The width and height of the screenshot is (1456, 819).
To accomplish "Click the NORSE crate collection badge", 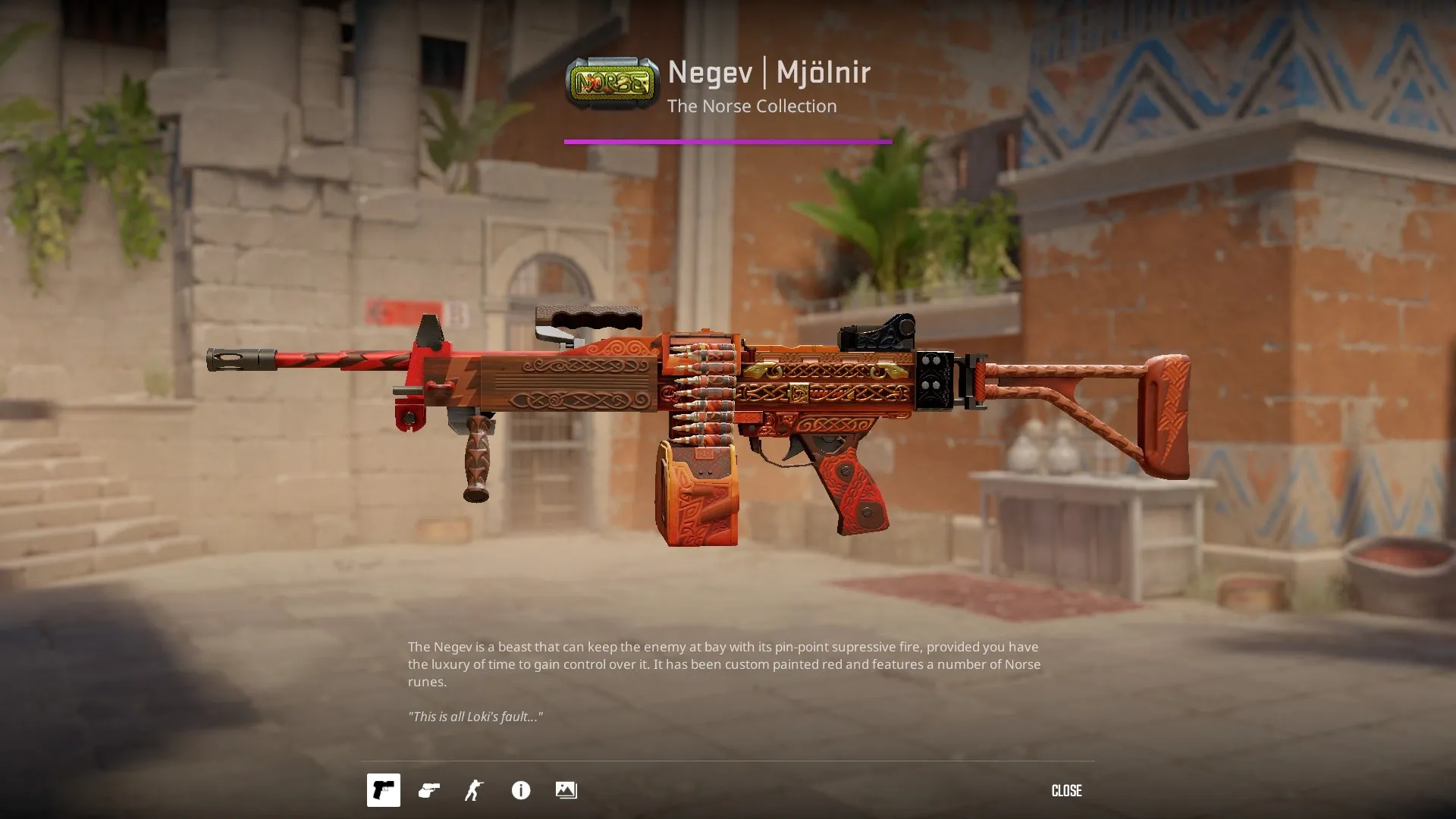I will [611, 81].
